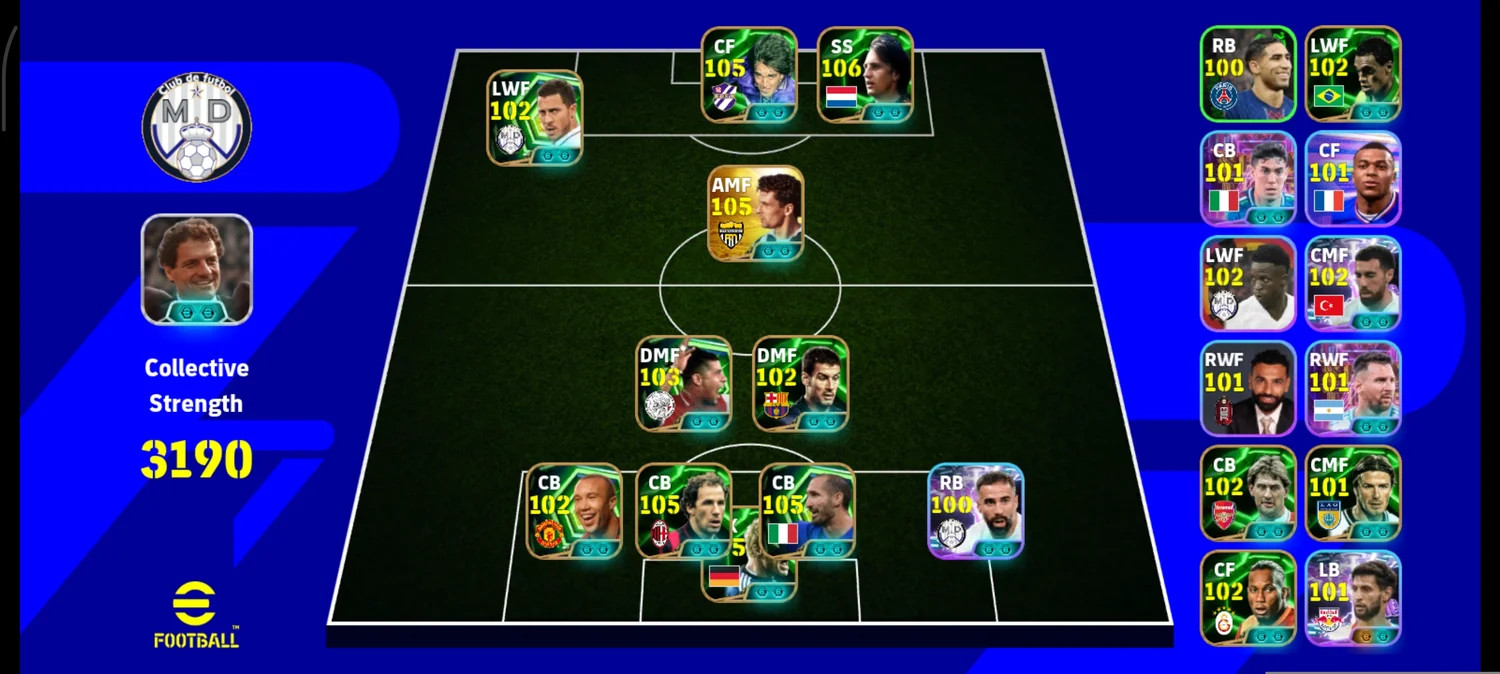The height and width of the screenshot is (674, 1500).
Task: Select the CB 102 Arsenal substitute card
Action: pos(1248,493)
